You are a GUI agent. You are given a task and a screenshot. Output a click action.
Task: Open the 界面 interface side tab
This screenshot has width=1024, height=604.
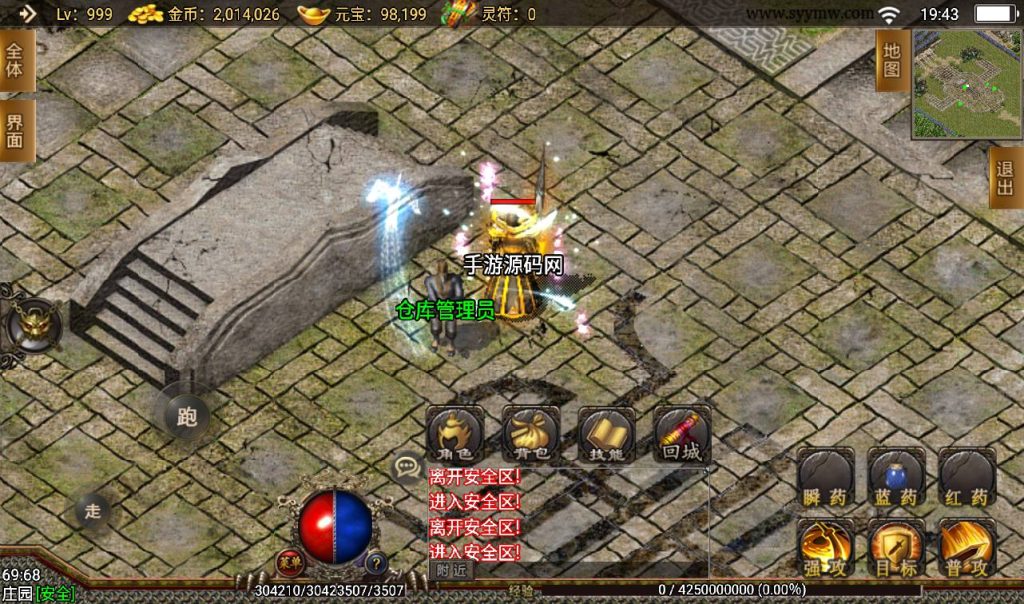pyautogui.click(x=16, y=130)
